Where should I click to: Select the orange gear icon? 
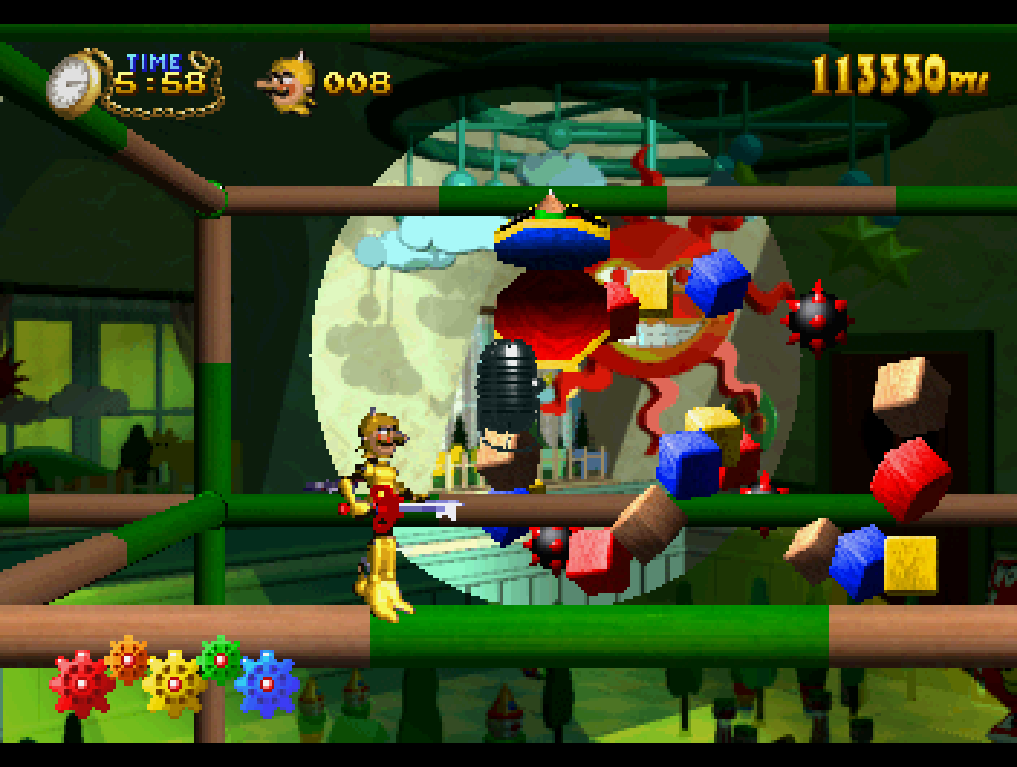127,658
